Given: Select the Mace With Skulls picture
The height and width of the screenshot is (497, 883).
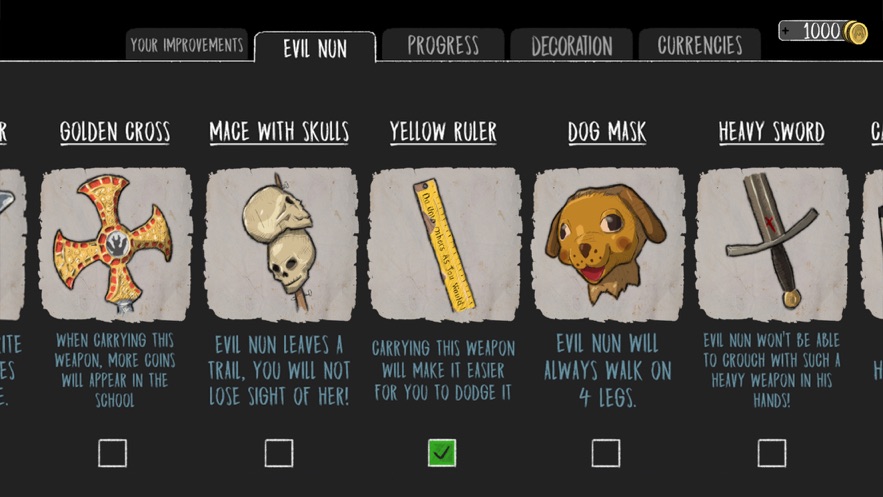Looking at the screenshot, I should [x=280, y=244].
